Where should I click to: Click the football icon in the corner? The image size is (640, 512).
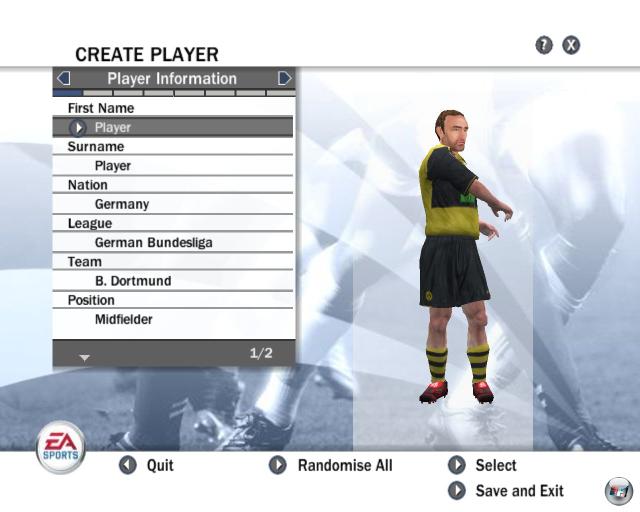[618, 491]
